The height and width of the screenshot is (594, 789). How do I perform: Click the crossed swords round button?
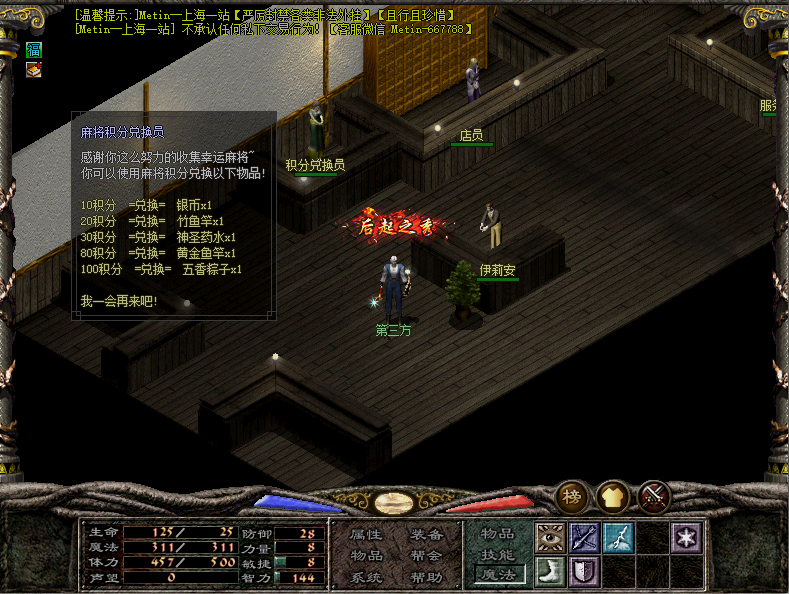coord(654,497)
